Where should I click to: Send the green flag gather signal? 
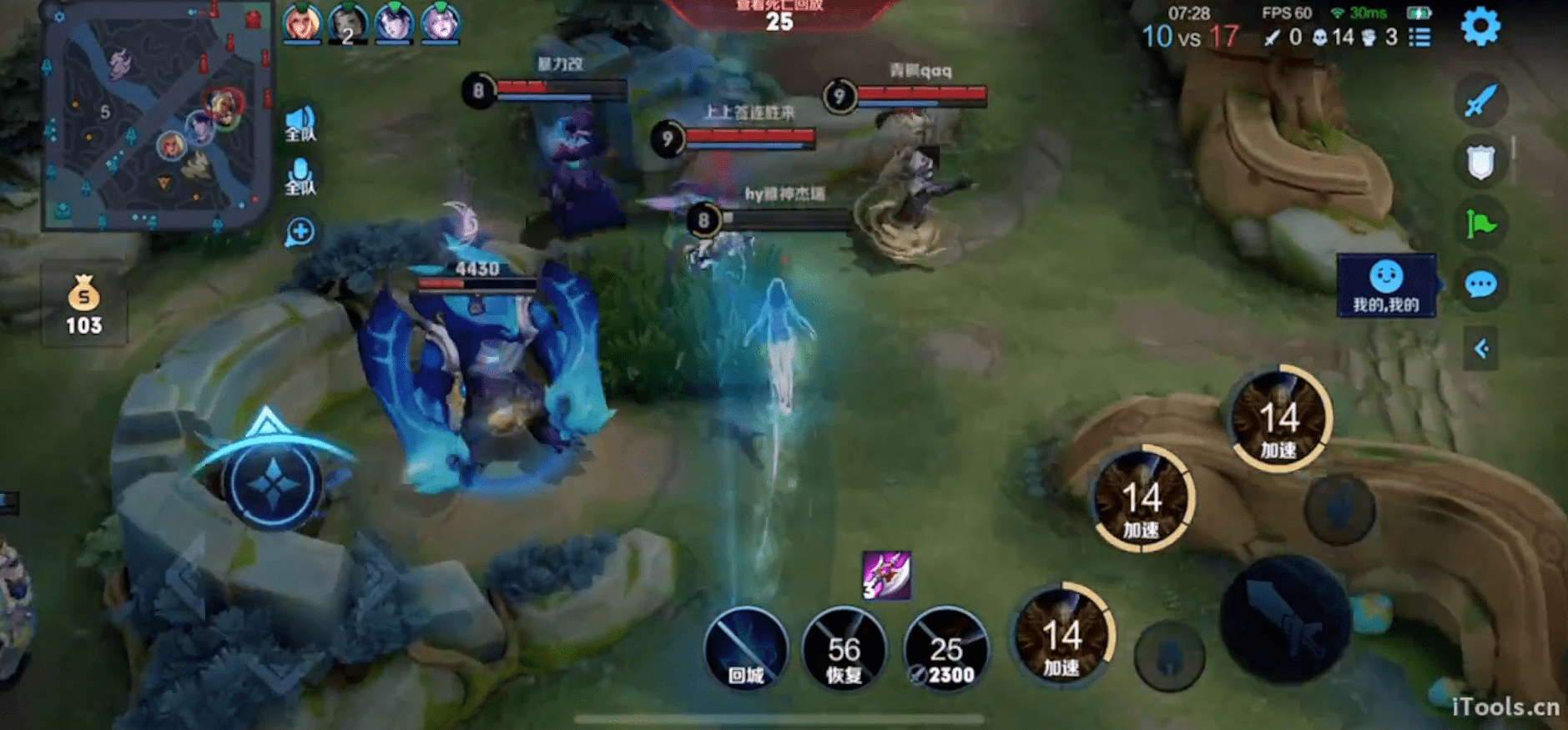pyautogui.click(x=1480, y=224)
